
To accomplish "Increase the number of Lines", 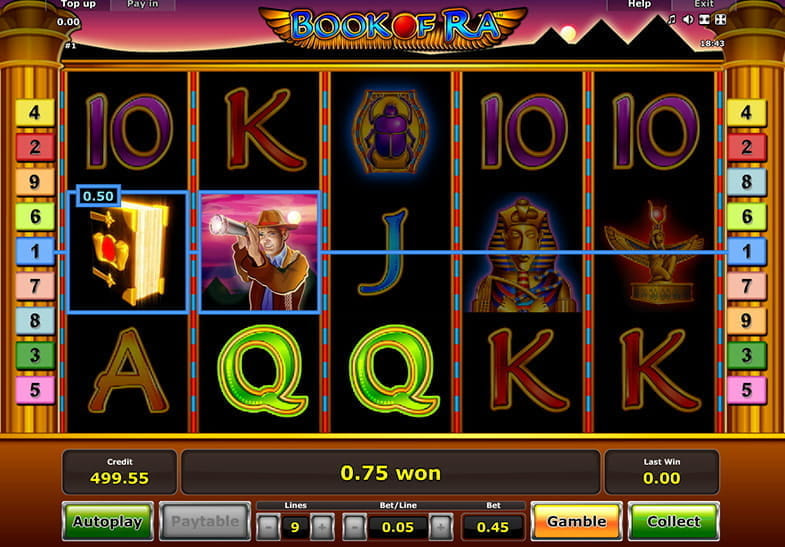I will click(x=321, y=526).
